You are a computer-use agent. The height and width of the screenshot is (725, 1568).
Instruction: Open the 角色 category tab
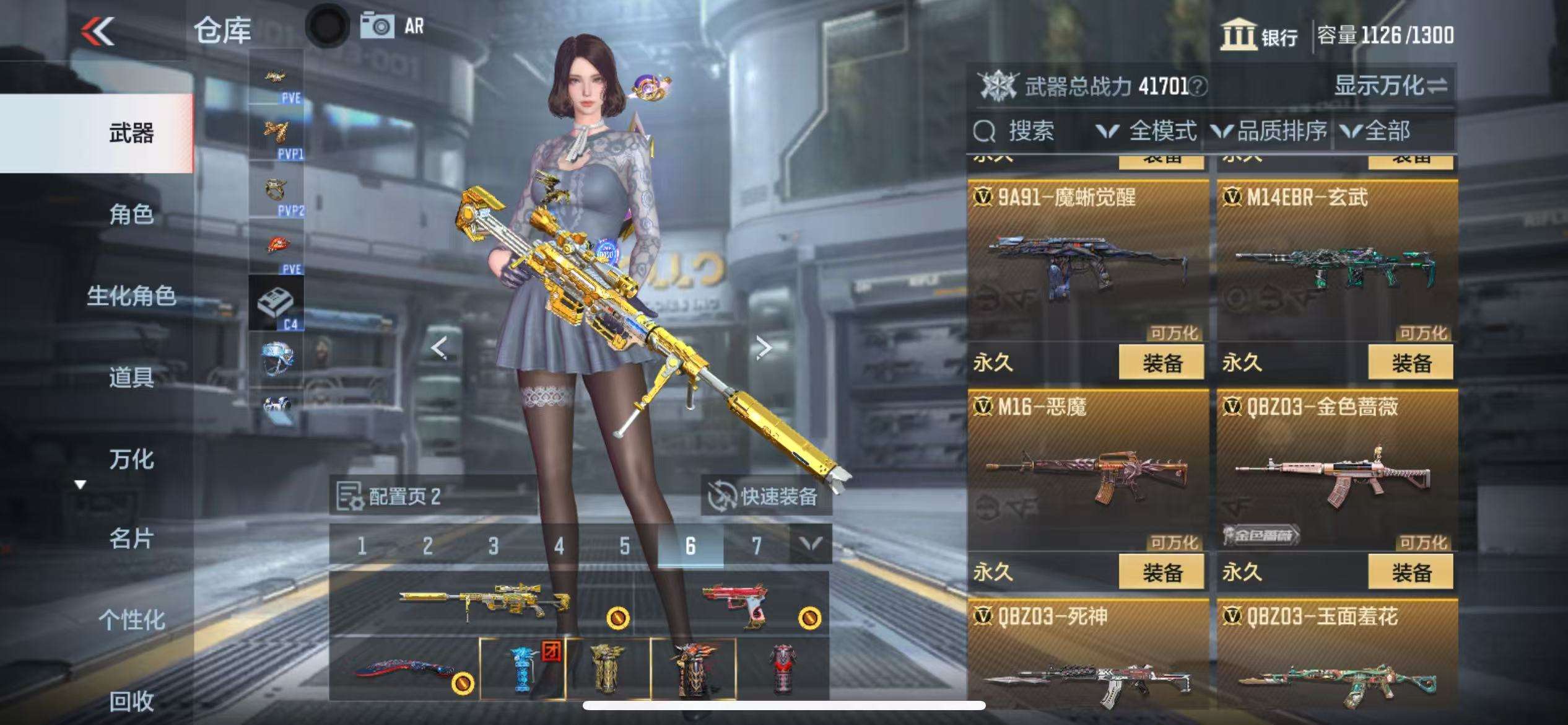(x=131, y=214)
